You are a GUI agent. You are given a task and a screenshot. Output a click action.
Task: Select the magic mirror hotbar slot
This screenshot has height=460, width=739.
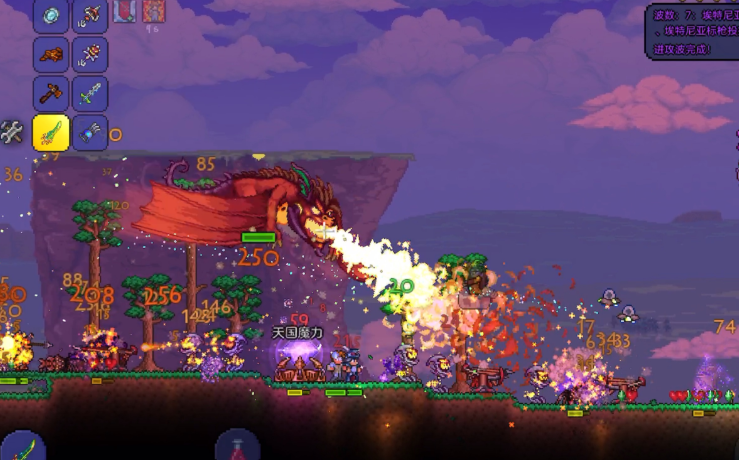(x=51, y=15)
